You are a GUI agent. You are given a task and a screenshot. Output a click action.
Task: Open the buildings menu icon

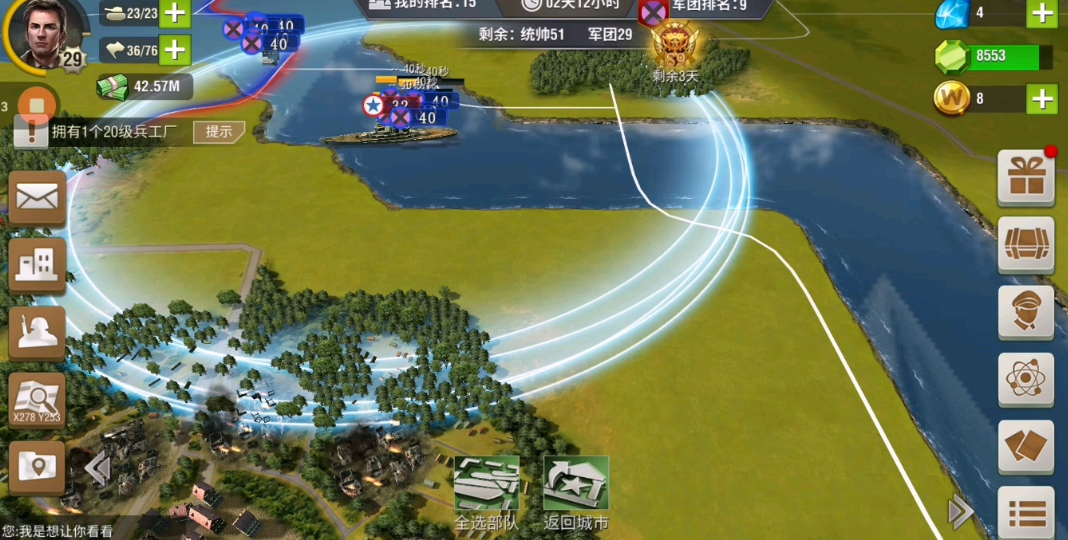coord(38,264)
